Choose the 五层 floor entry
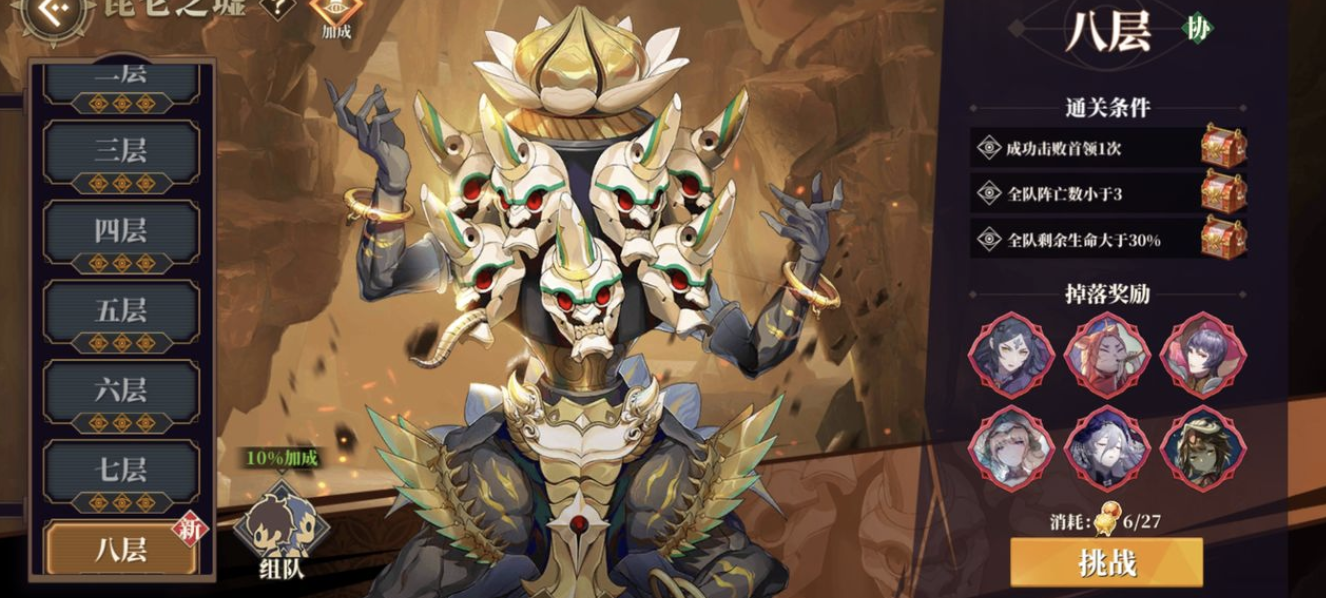This screenshot has height=598, width=1326. 121,311
